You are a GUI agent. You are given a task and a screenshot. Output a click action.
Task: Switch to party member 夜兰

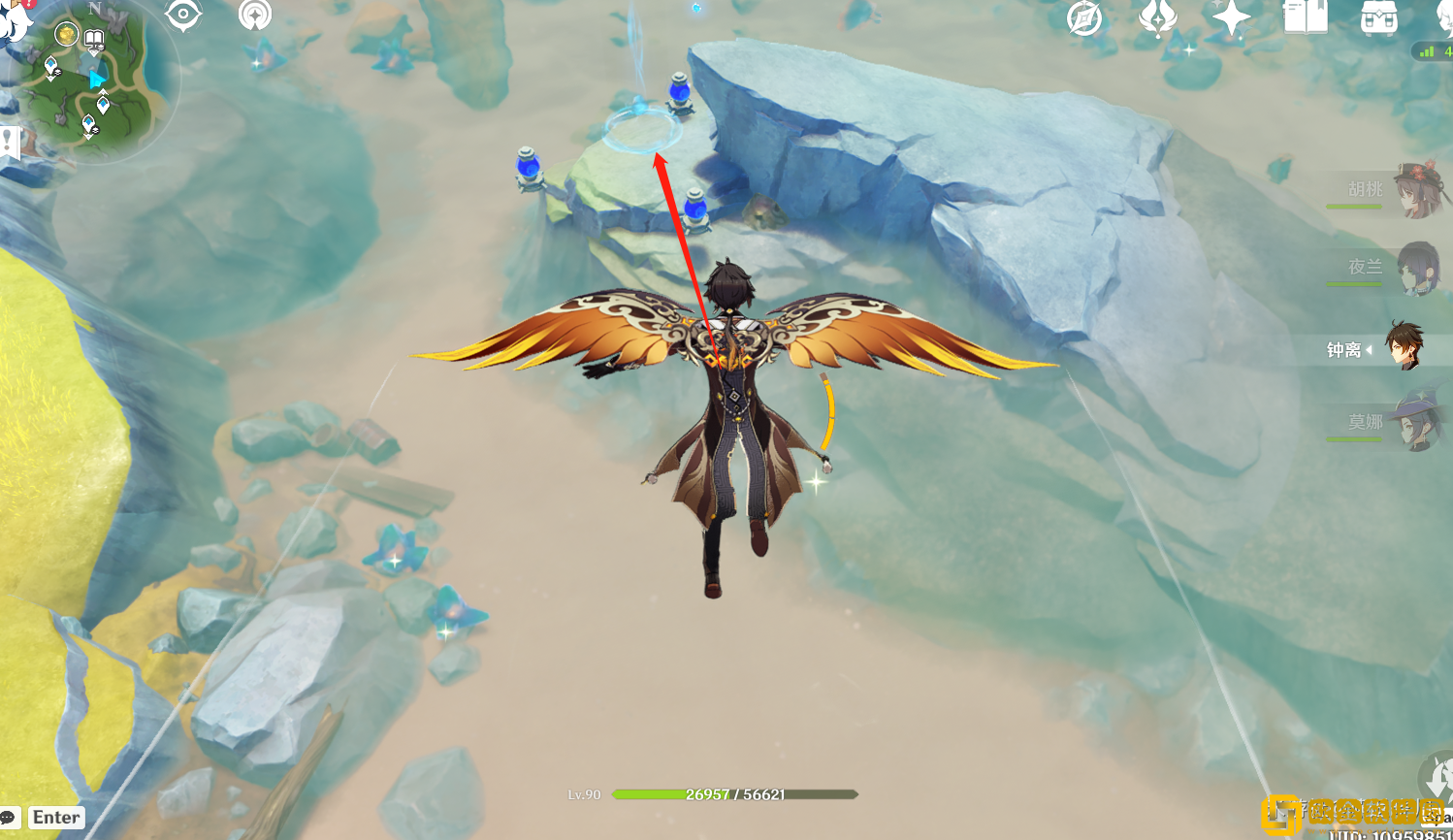pyautogui.click(x=1414, y=268)
